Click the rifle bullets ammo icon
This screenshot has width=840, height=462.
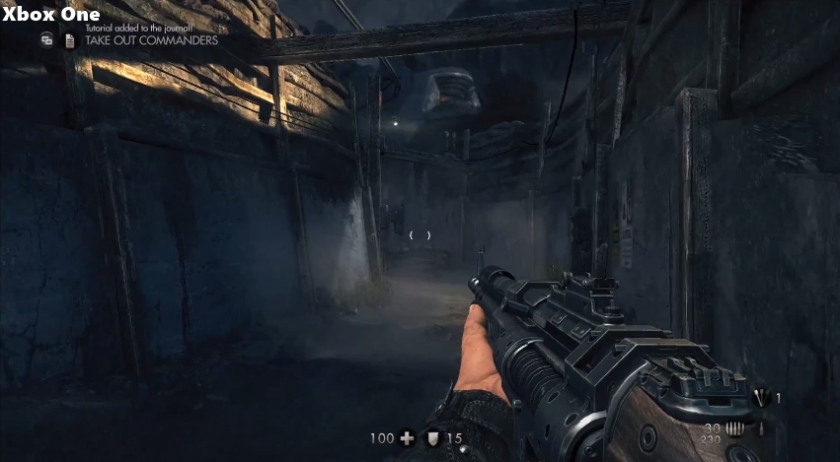736,428
